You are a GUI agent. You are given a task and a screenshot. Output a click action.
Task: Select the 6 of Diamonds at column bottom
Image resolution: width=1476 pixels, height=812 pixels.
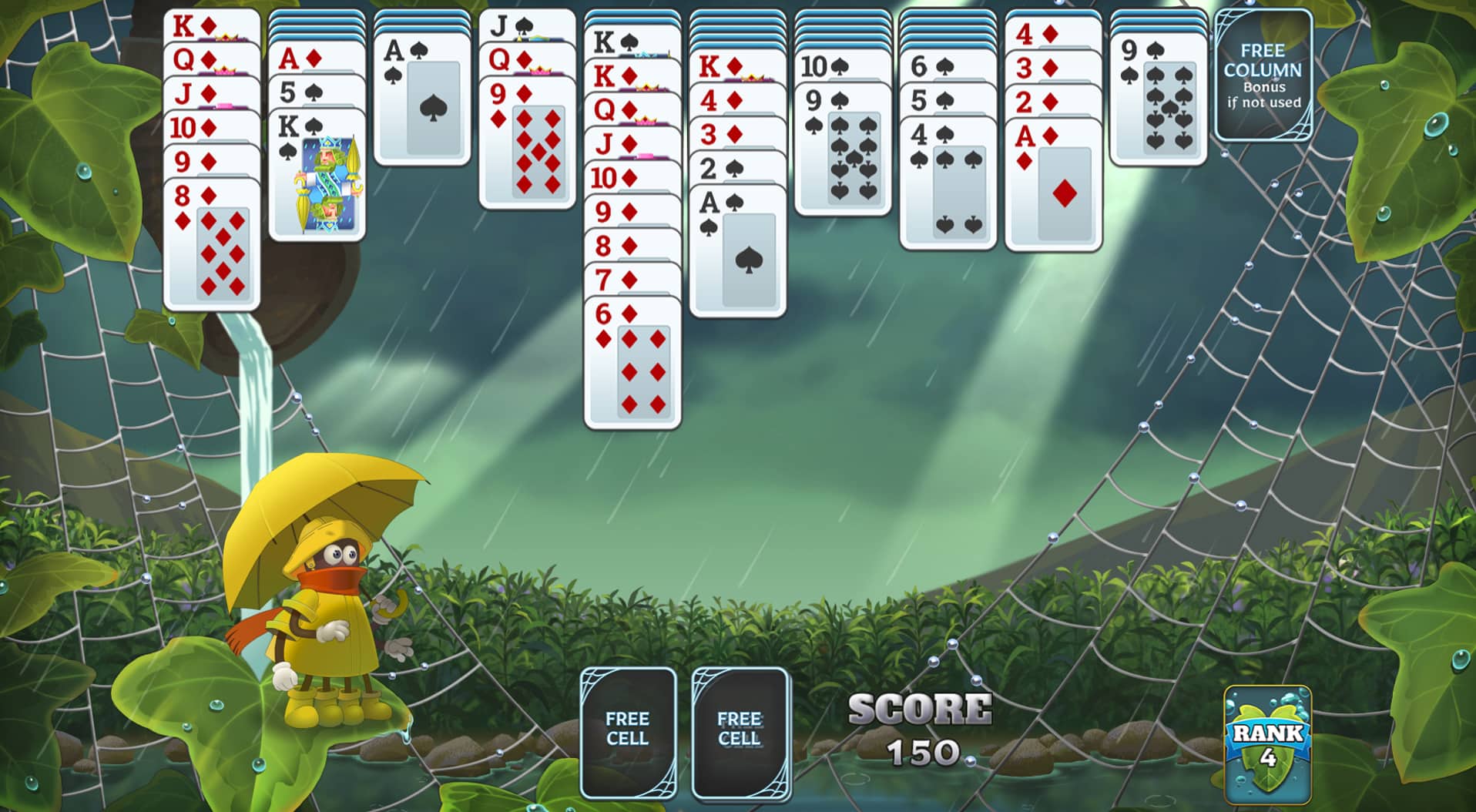(632, 362)
